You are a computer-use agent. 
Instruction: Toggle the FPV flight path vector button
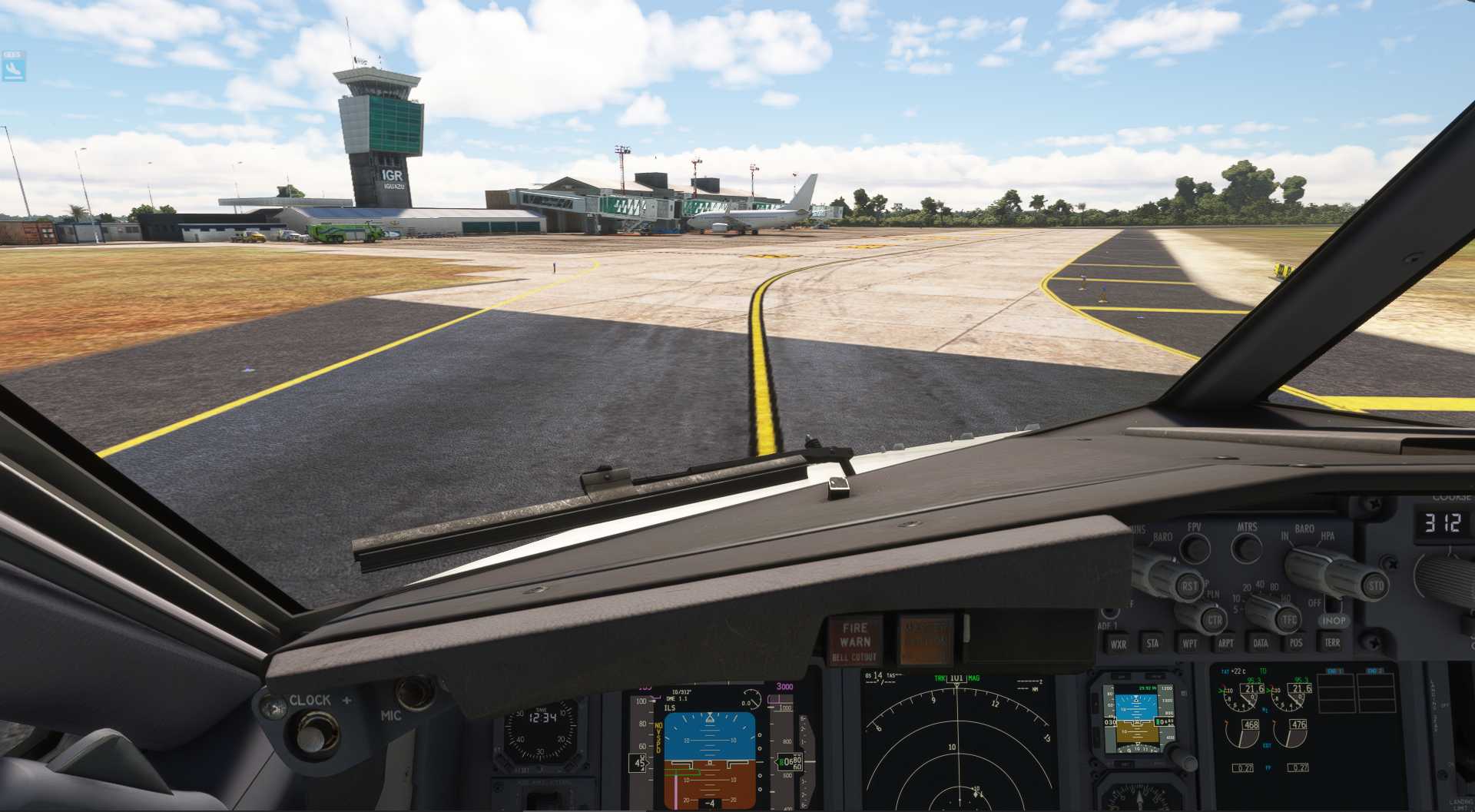[x=1195, y=548]
